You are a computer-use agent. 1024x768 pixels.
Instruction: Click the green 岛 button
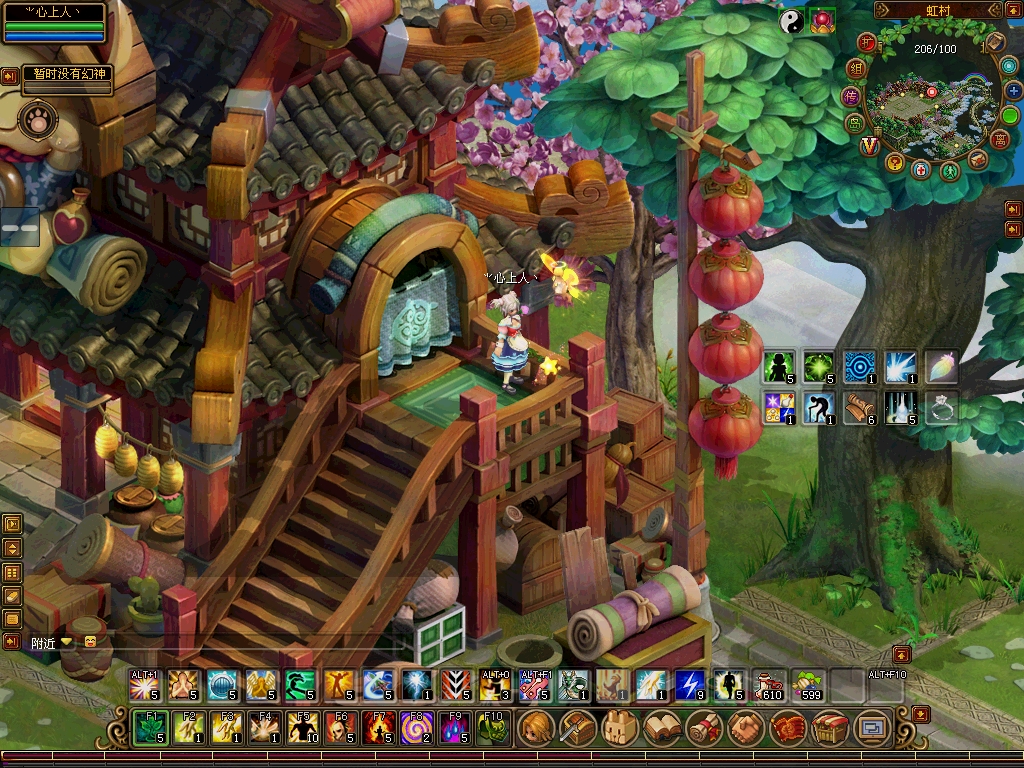pos(856,124)
